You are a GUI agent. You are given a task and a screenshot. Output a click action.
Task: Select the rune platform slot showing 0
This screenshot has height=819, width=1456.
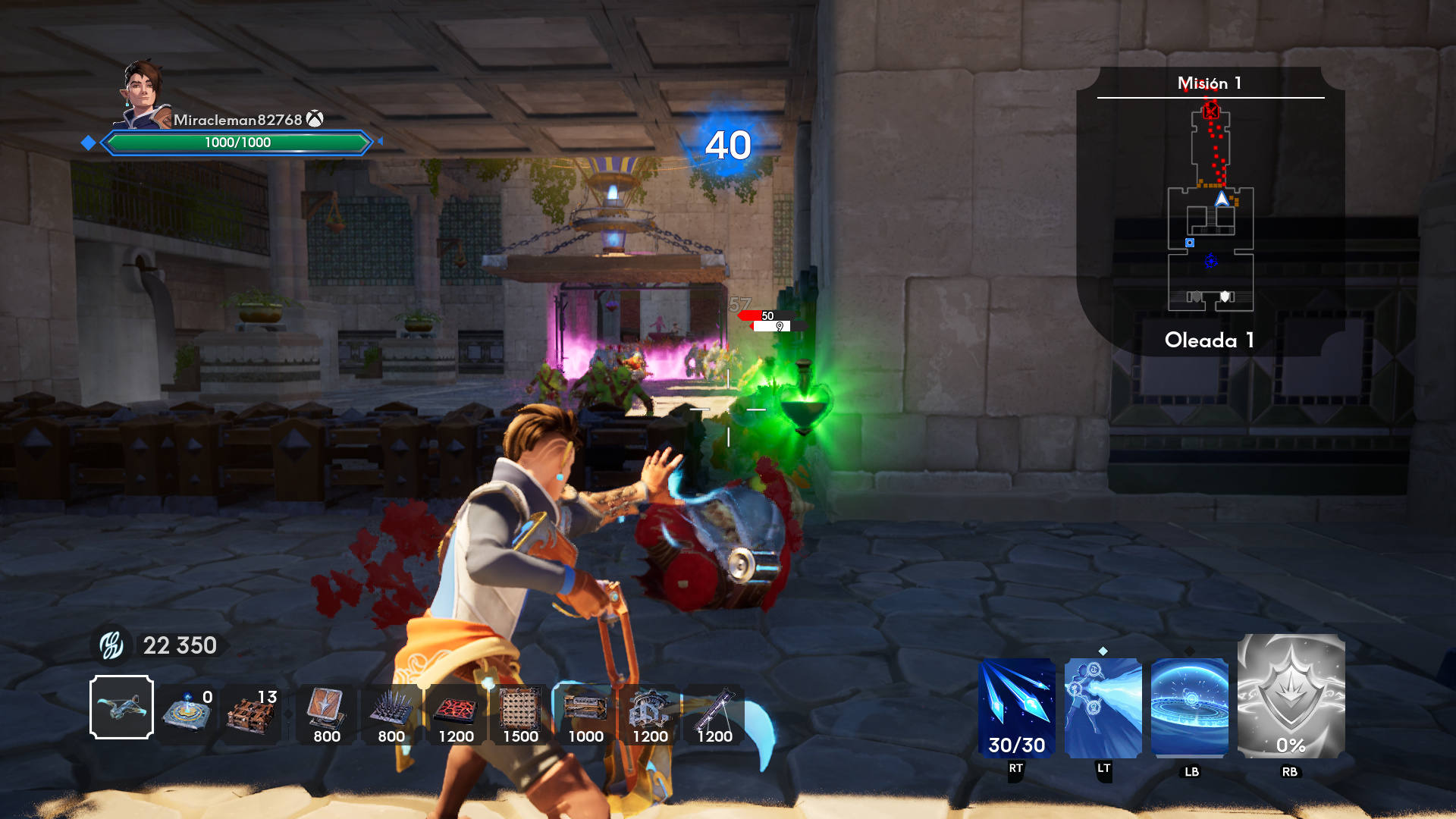[x=187, y=711]
